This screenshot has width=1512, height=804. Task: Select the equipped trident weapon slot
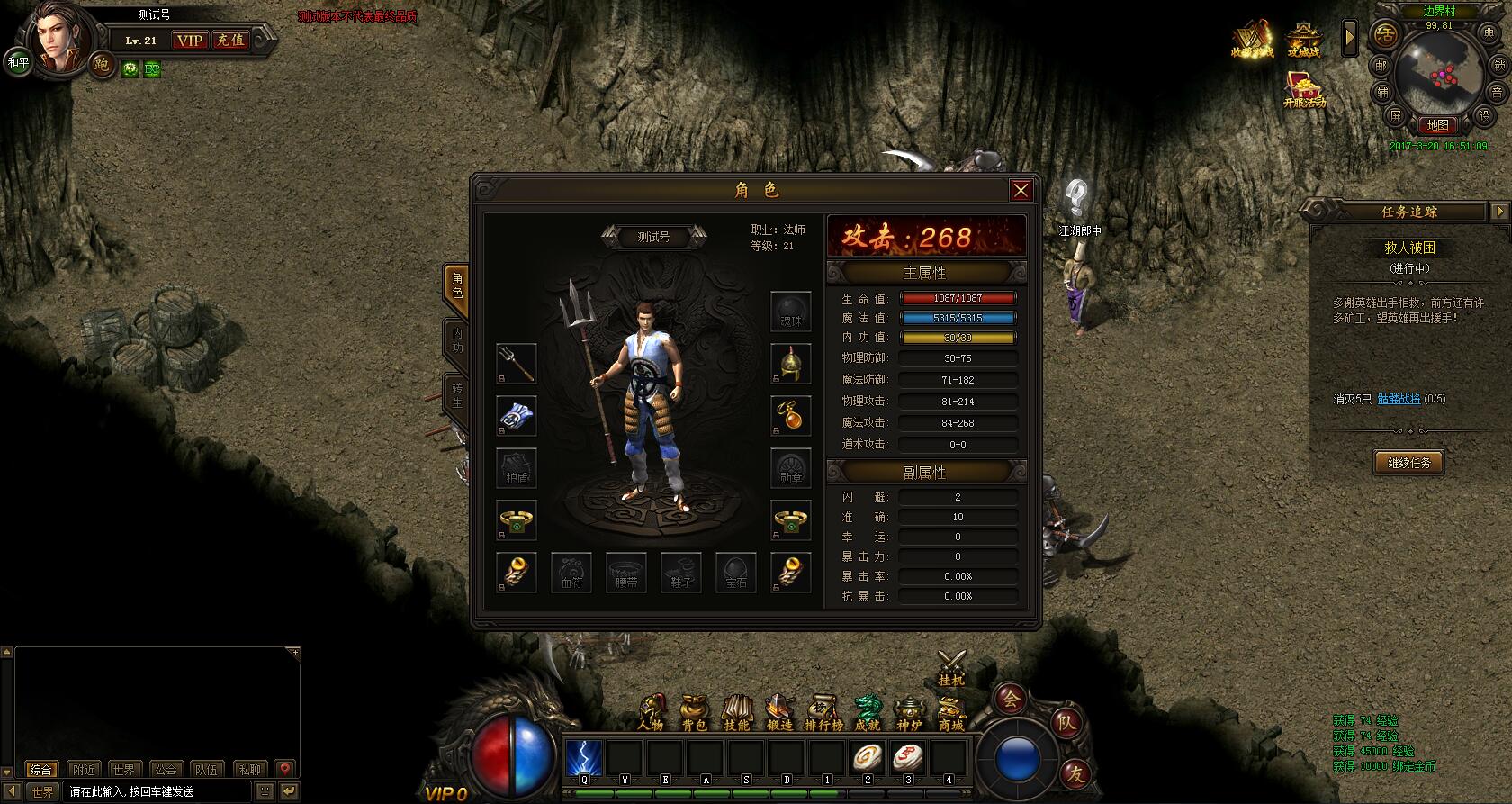517,363
